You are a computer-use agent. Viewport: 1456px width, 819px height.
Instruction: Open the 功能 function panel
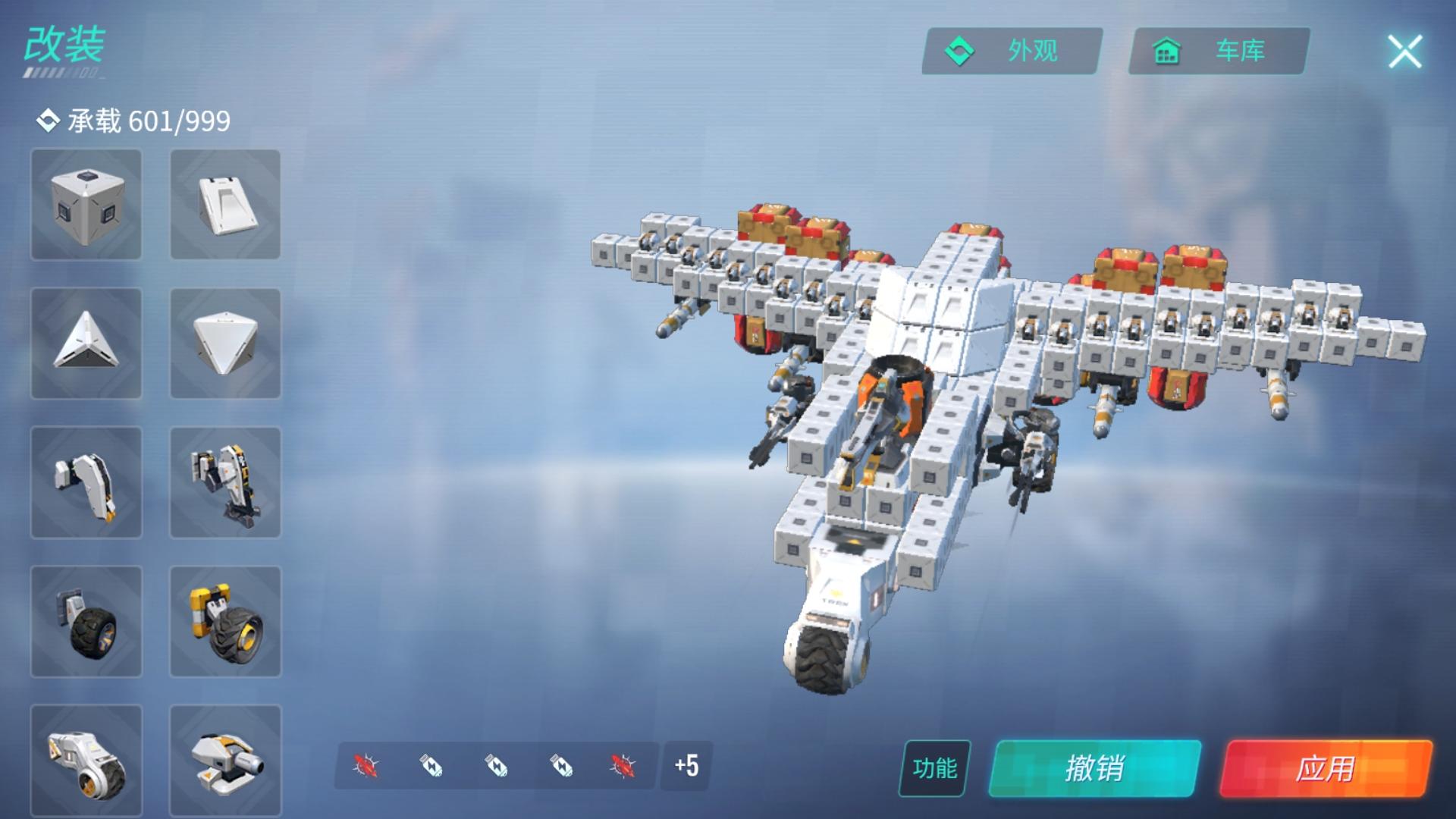tap(934, 768)
